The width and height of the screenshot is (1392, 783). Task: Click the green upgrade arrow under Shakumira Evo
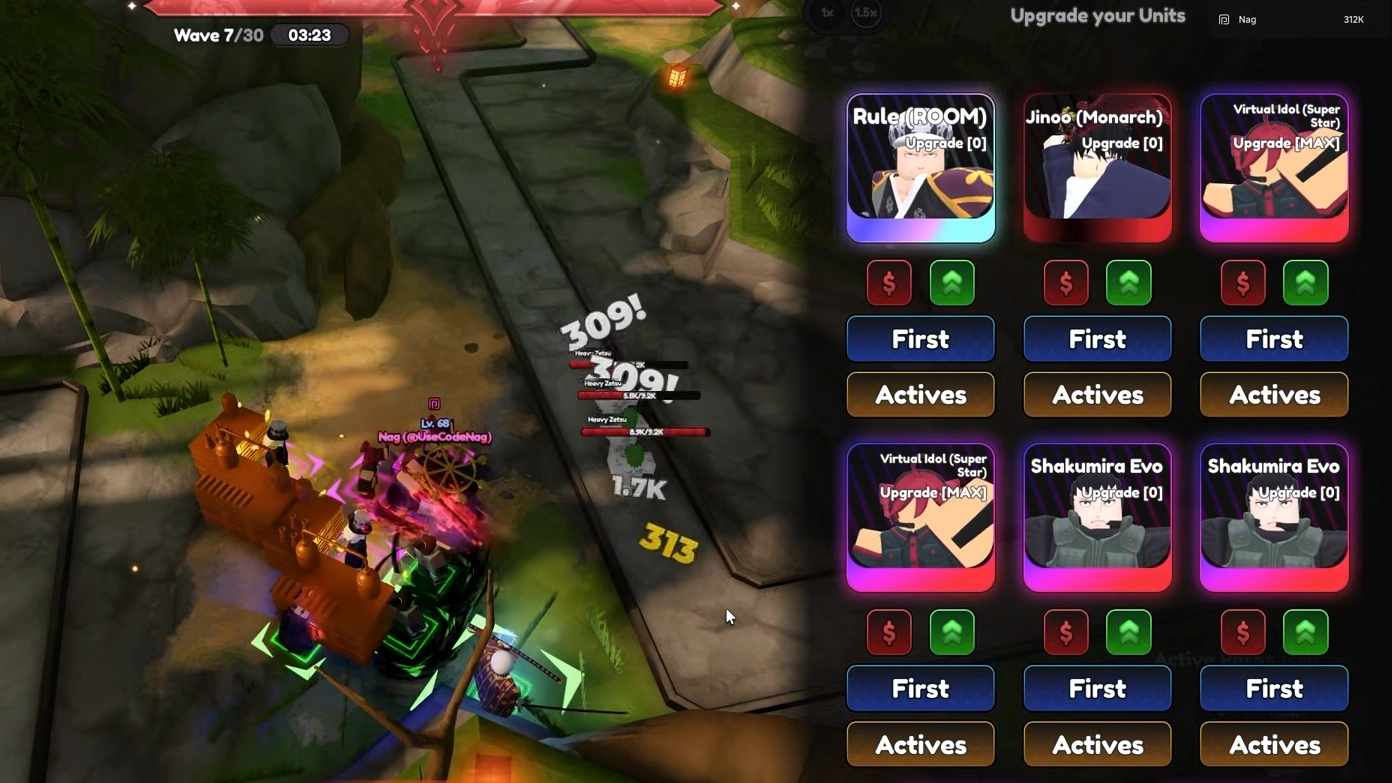(1128, 631)
